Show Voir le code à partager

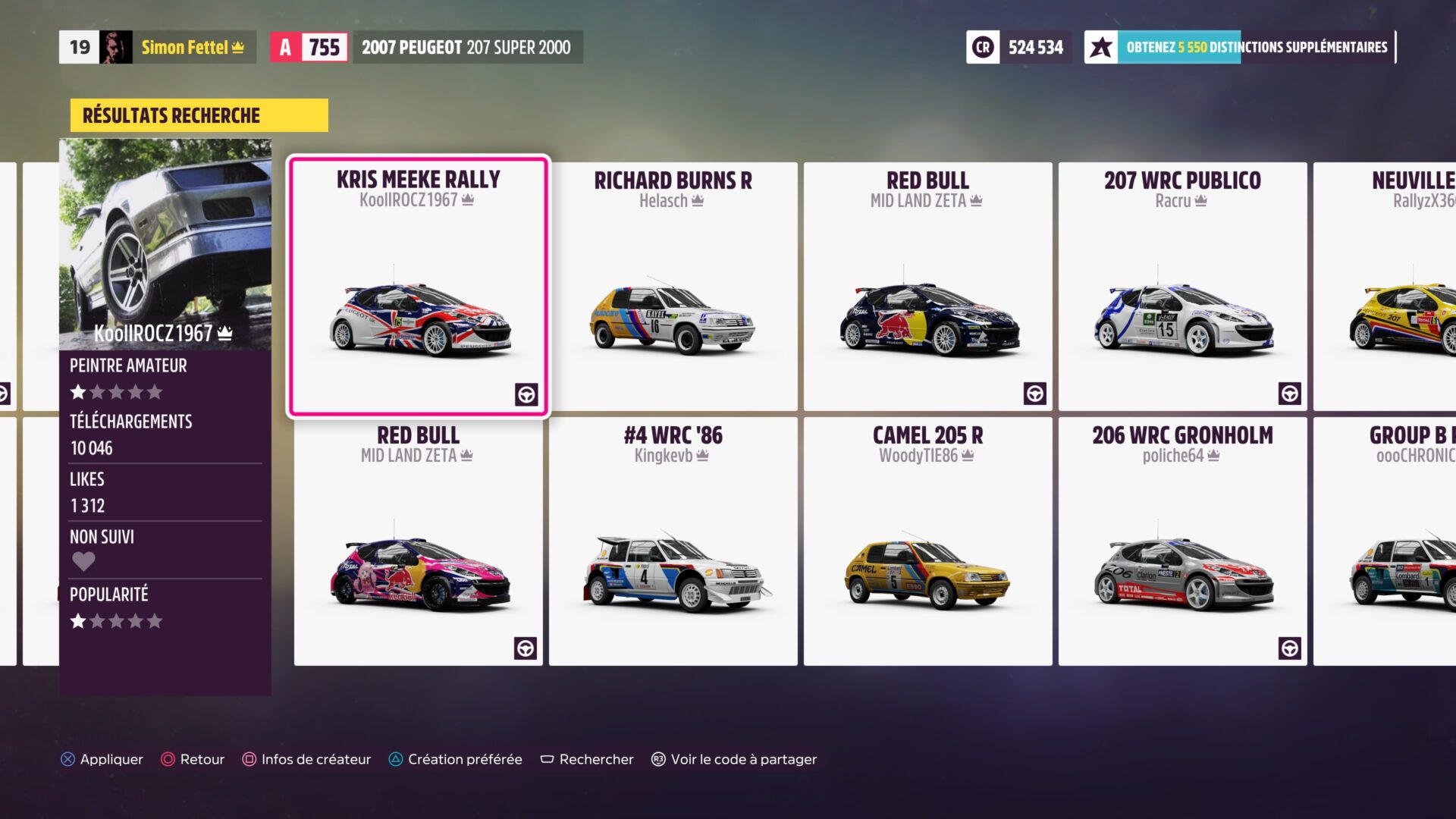pos(734,759)
